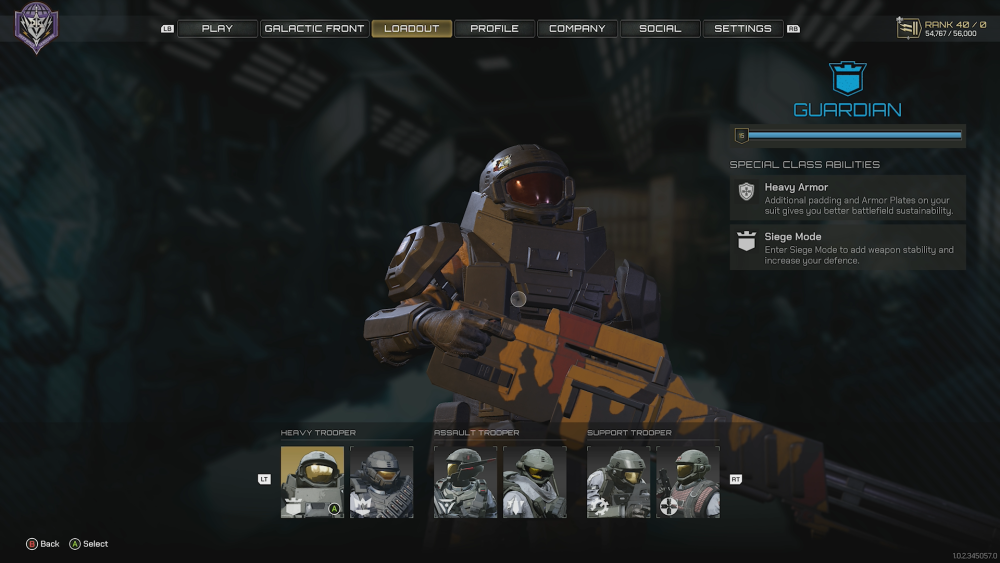Open the Play tab

[217, 29]
